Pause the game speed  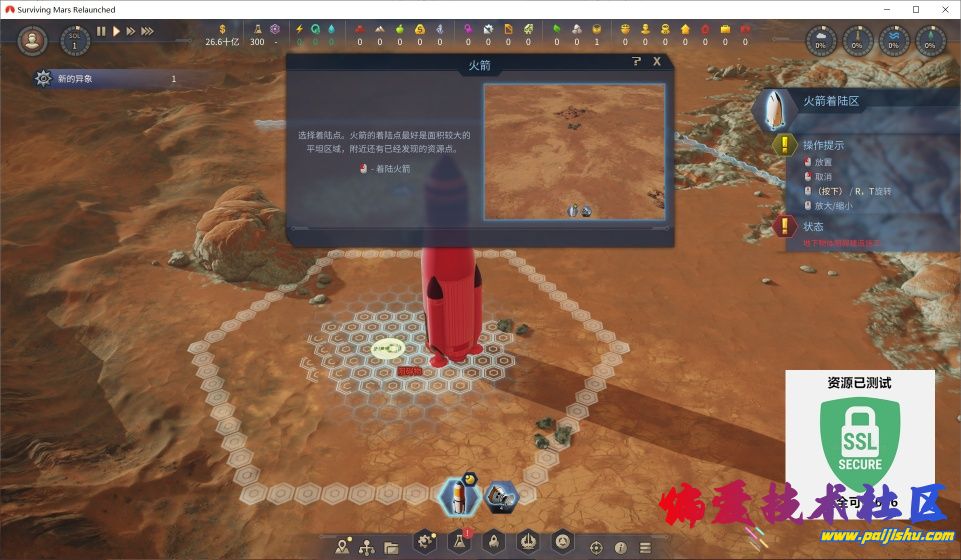click(101, 32)
